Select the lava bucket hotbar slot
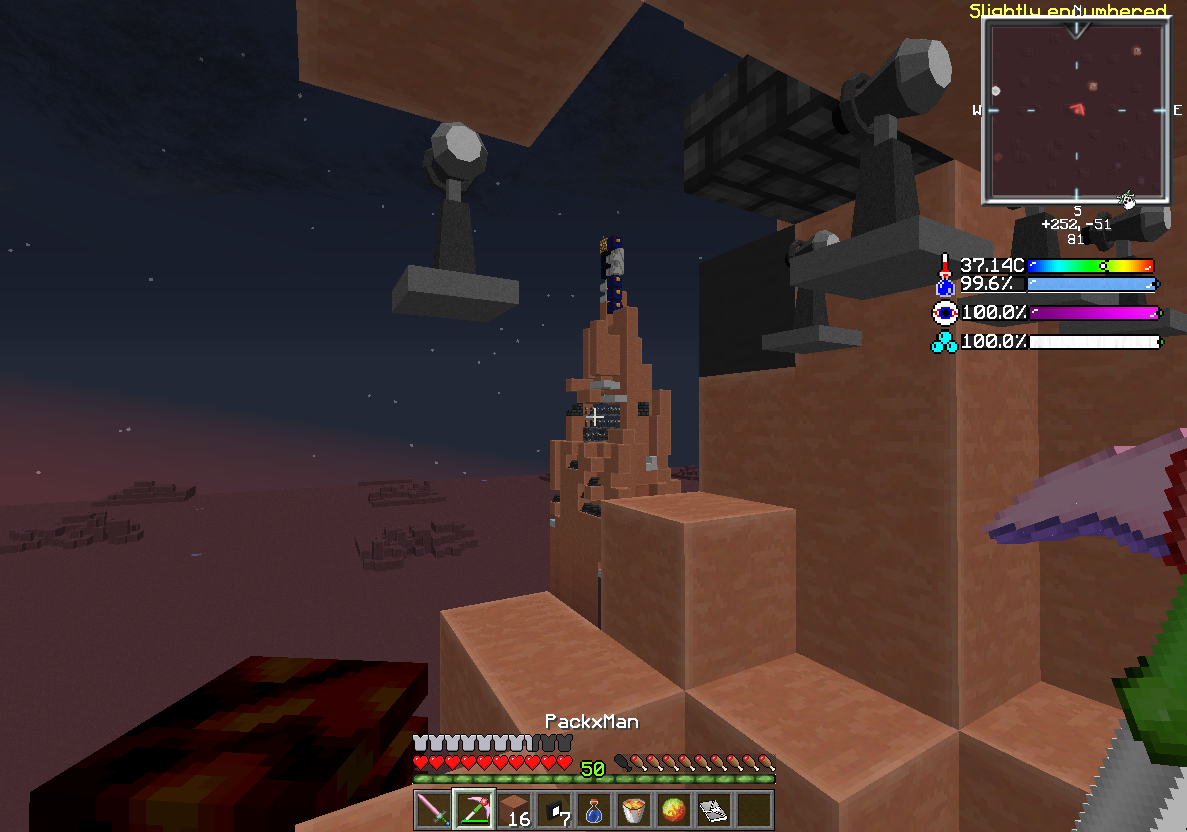 [x=633, y=809]
